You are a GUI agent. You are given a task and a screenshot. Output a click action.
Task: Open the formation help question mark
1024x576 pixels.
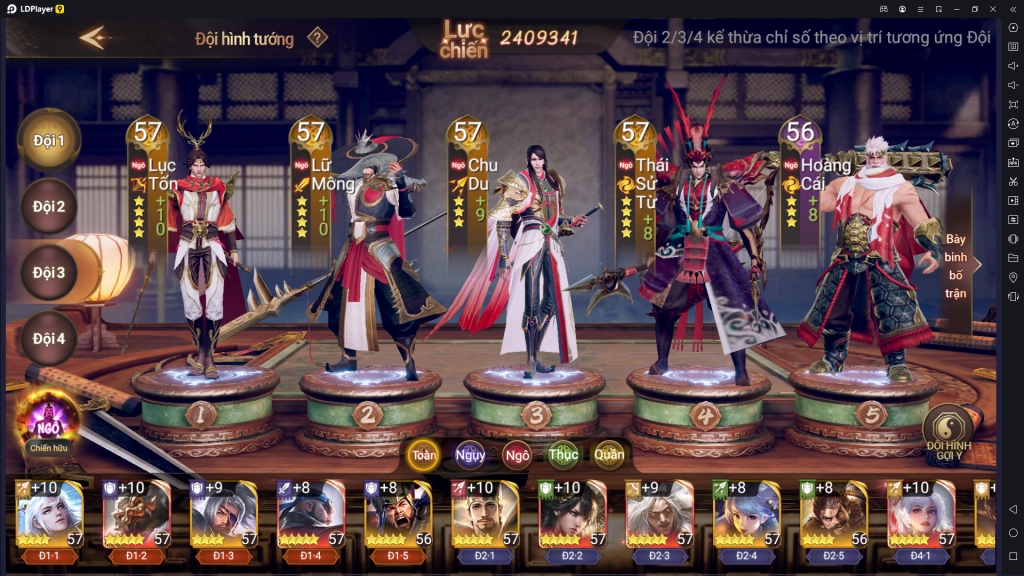pos(317,38)
